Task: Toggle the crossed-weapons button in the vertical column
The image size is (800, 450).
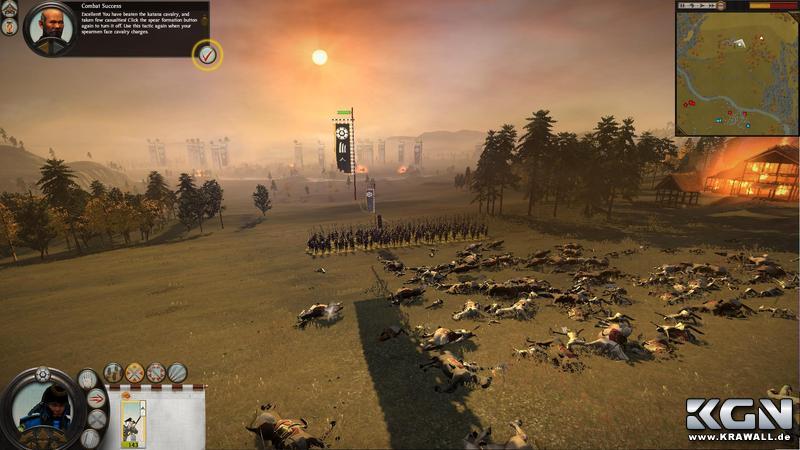Action: coord(99,418)
